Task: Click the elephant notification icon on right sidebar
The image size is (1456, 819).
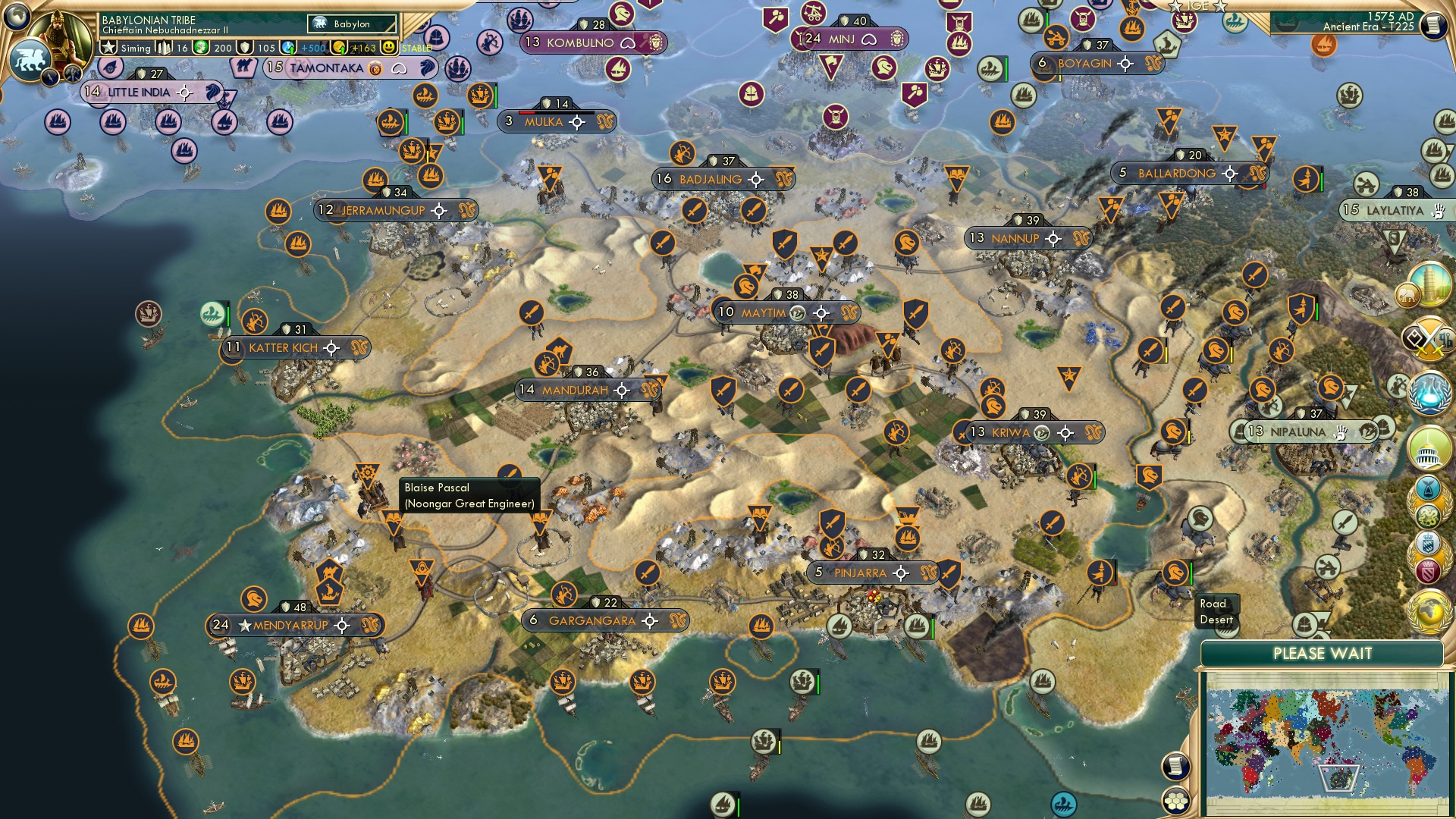Action: (1407, 294)
